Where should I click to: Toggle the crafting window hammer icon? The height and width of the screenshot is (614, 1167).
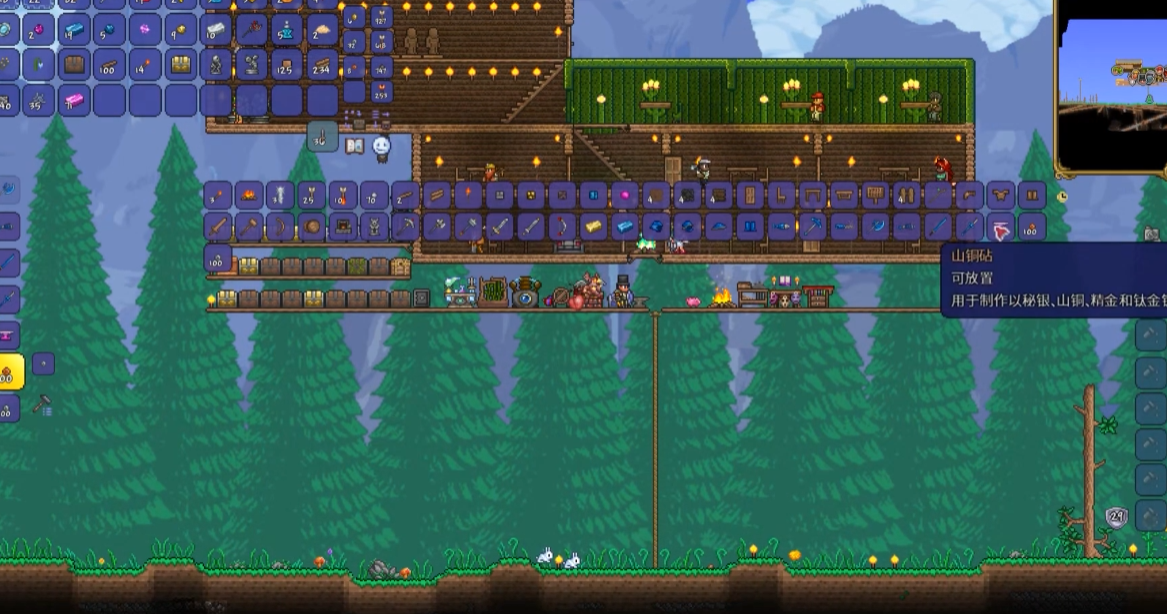point(42,406)
